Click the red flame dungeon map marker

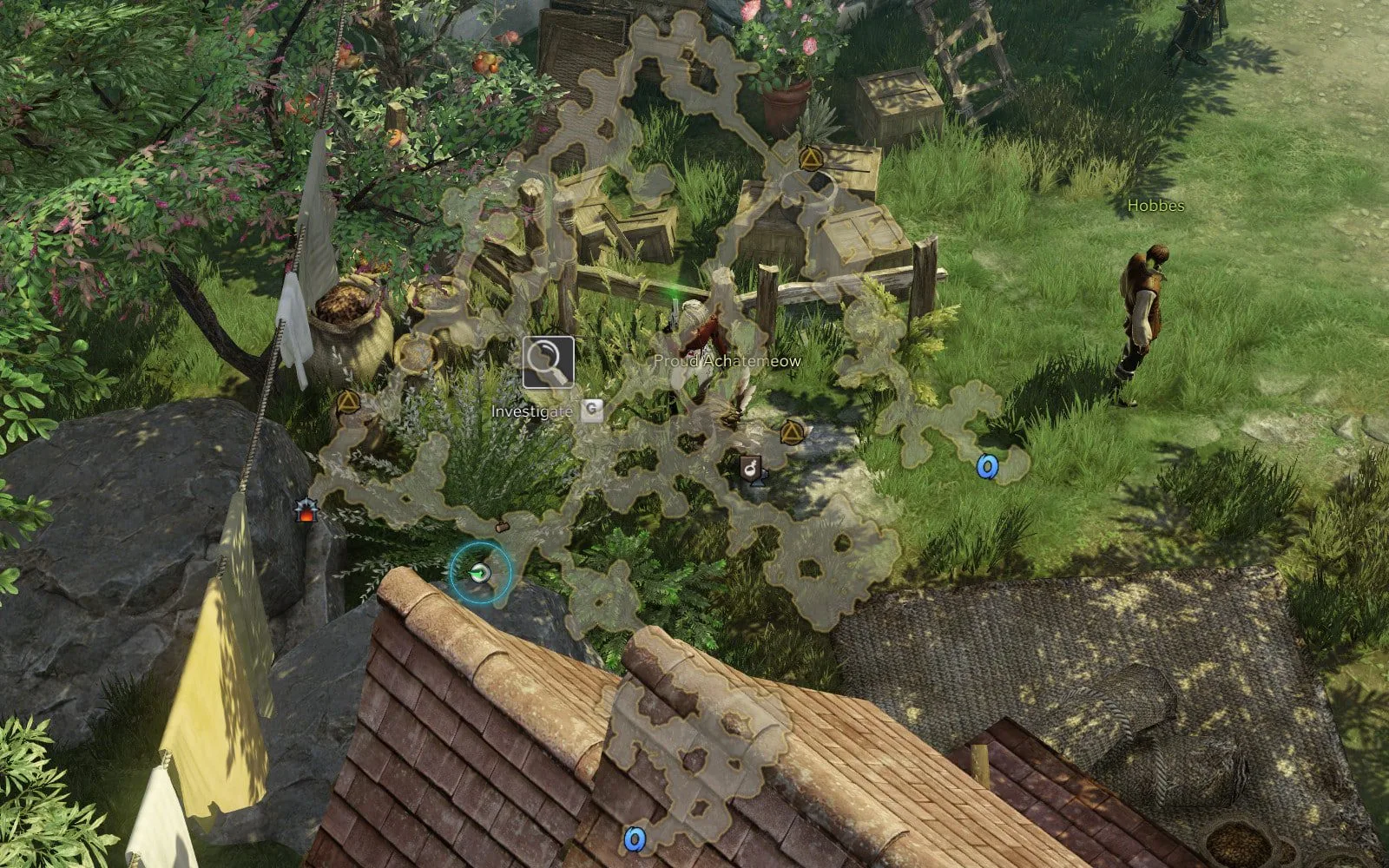pyautogui.click(x=305, y=510)
